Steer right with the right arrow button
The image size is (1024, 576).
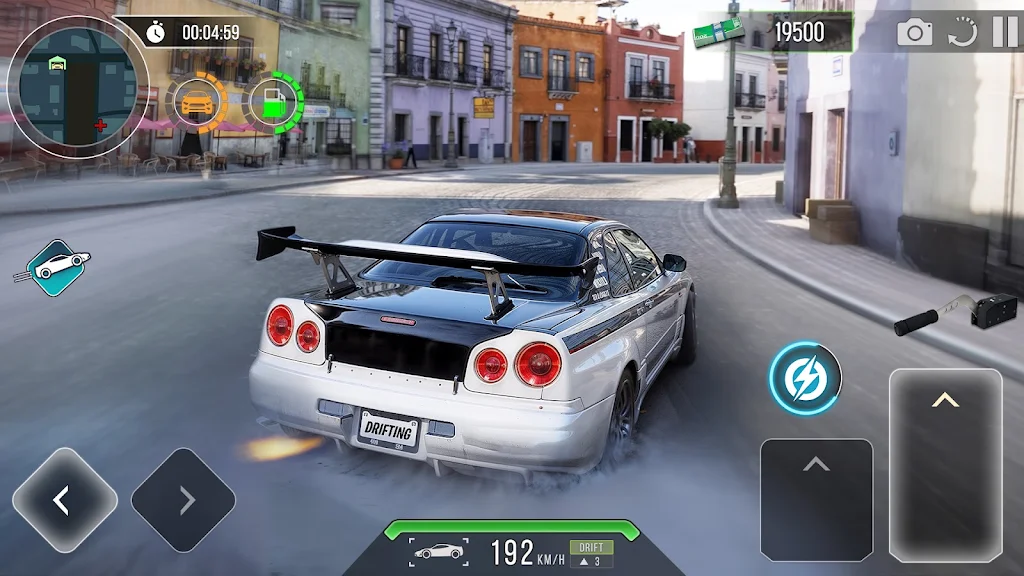[184, 500]
